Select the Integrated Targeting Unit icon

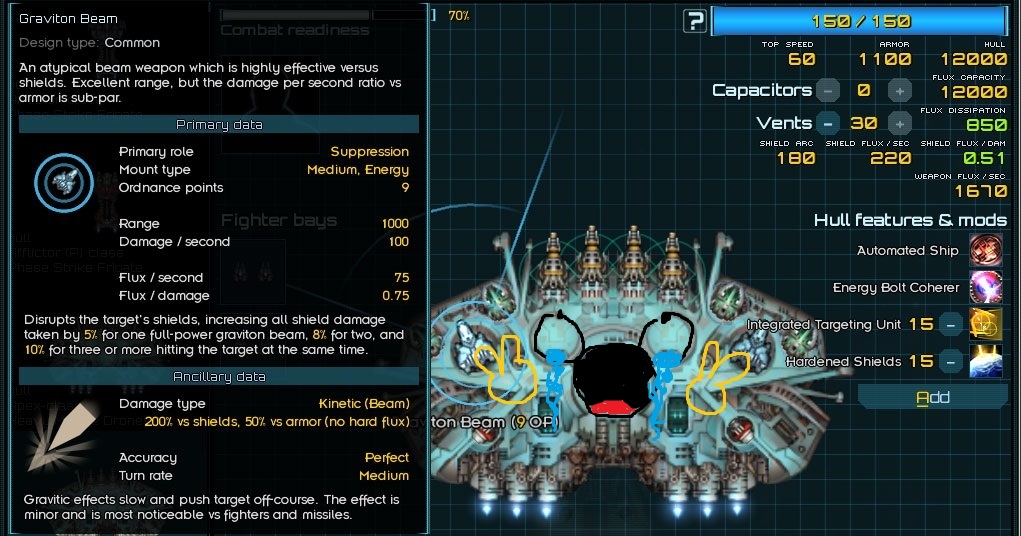tap(986, 324)
